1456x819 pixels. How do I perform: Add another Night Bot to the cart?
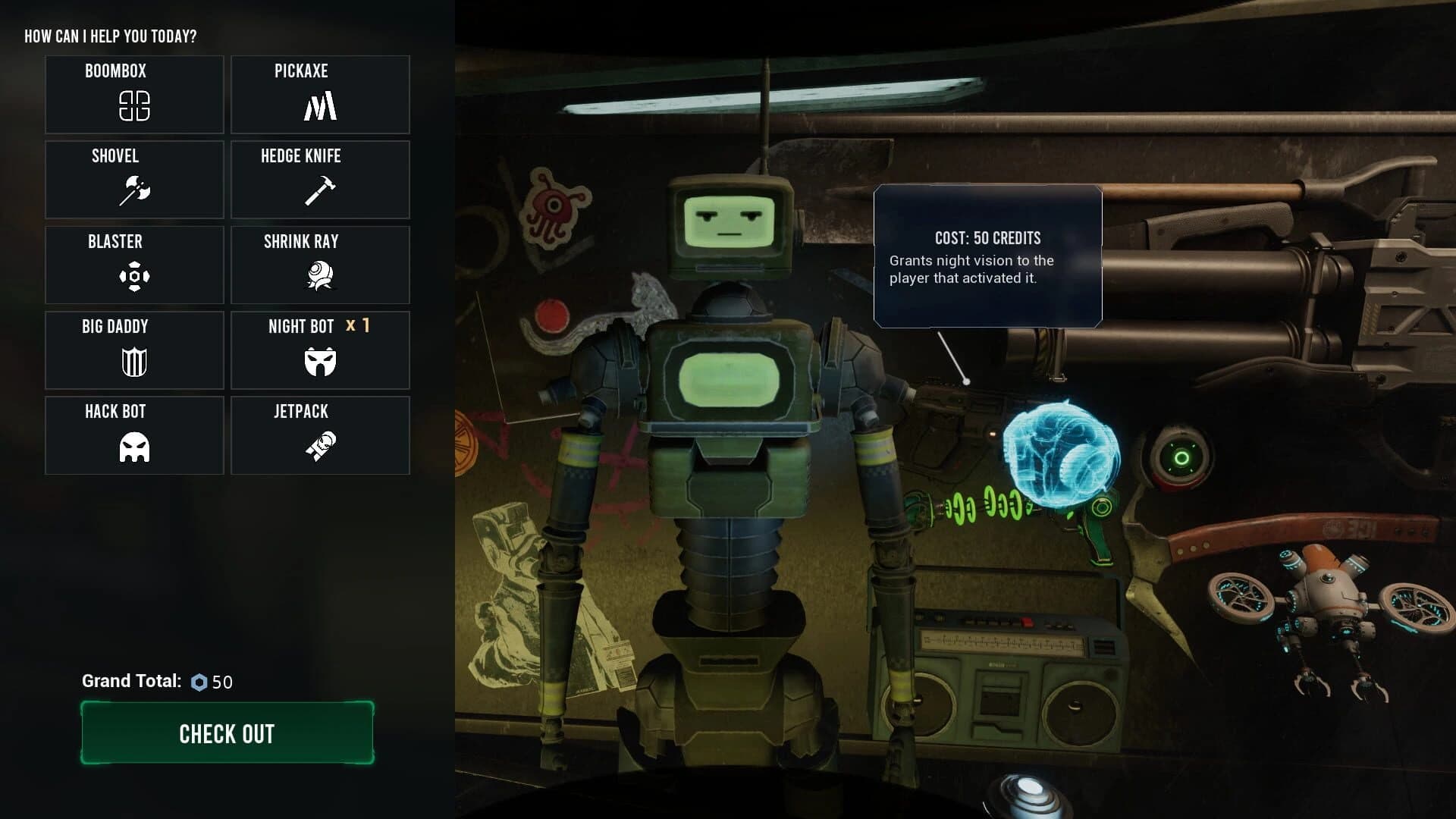[x=319, y=350]
